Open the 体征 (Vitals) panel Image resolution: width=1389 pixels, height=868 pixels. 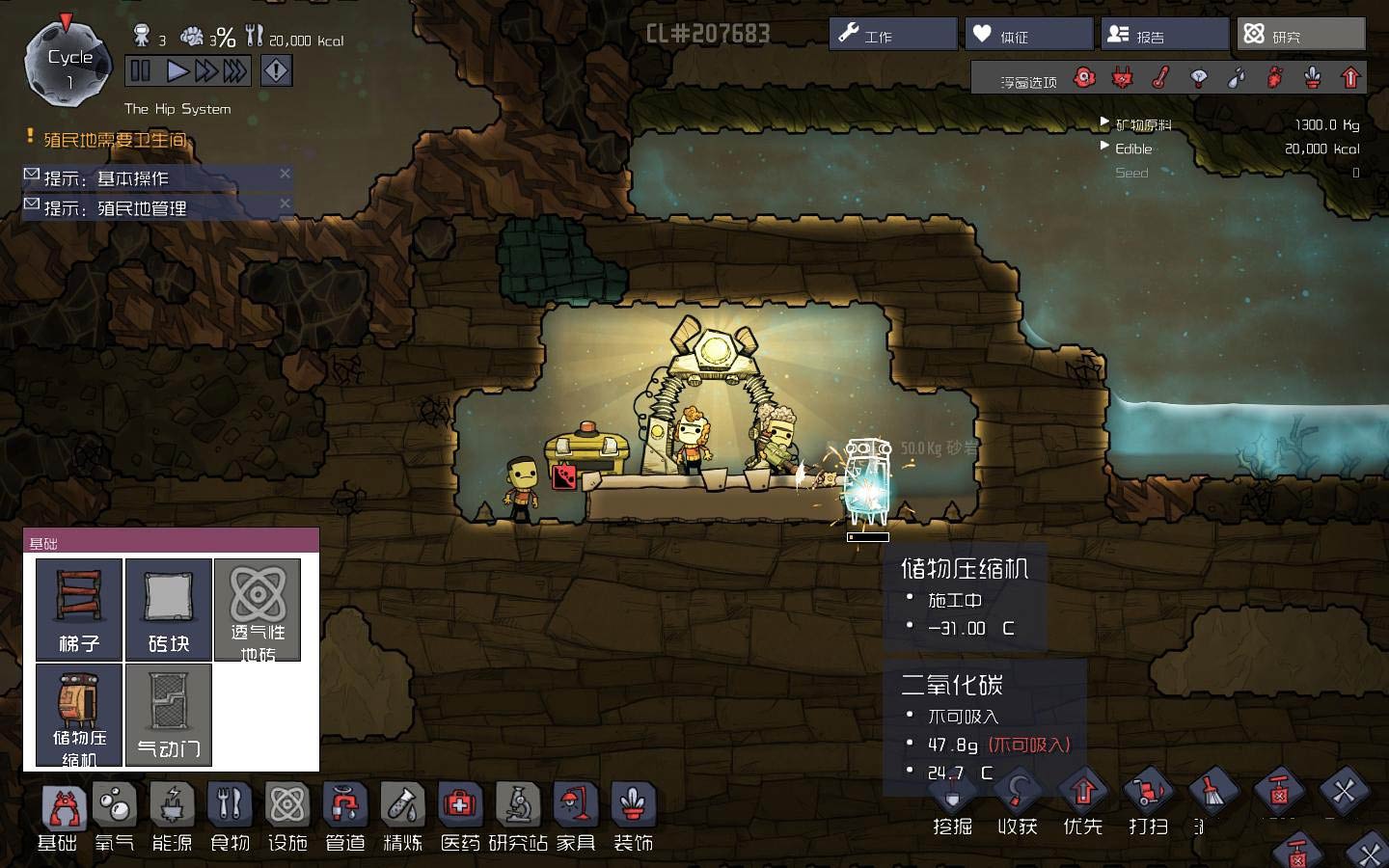(1028, 35)
